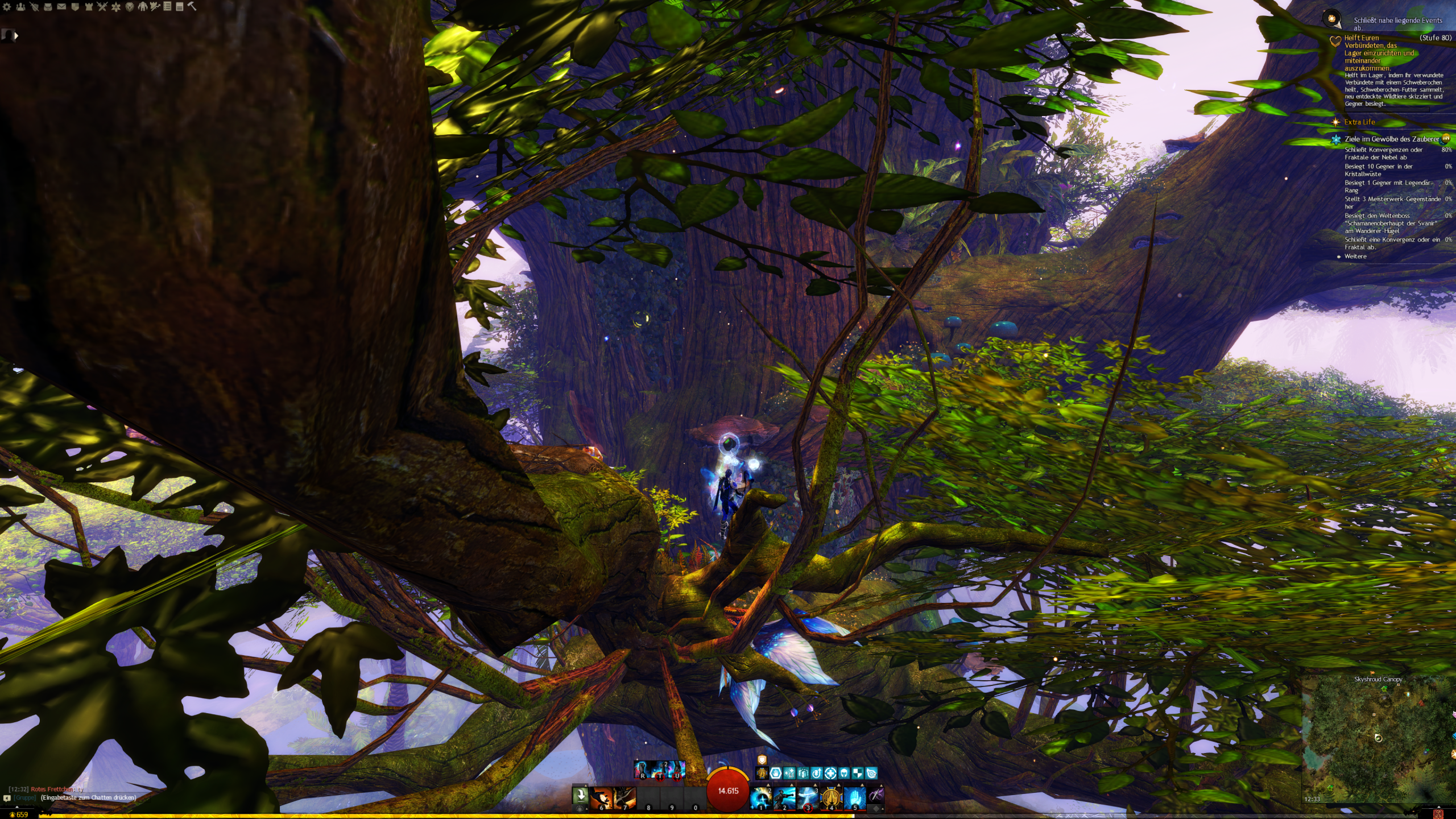Open the Black Lion lion-head icon
Screen dimensions: 1456x819
tap(130, 7)
